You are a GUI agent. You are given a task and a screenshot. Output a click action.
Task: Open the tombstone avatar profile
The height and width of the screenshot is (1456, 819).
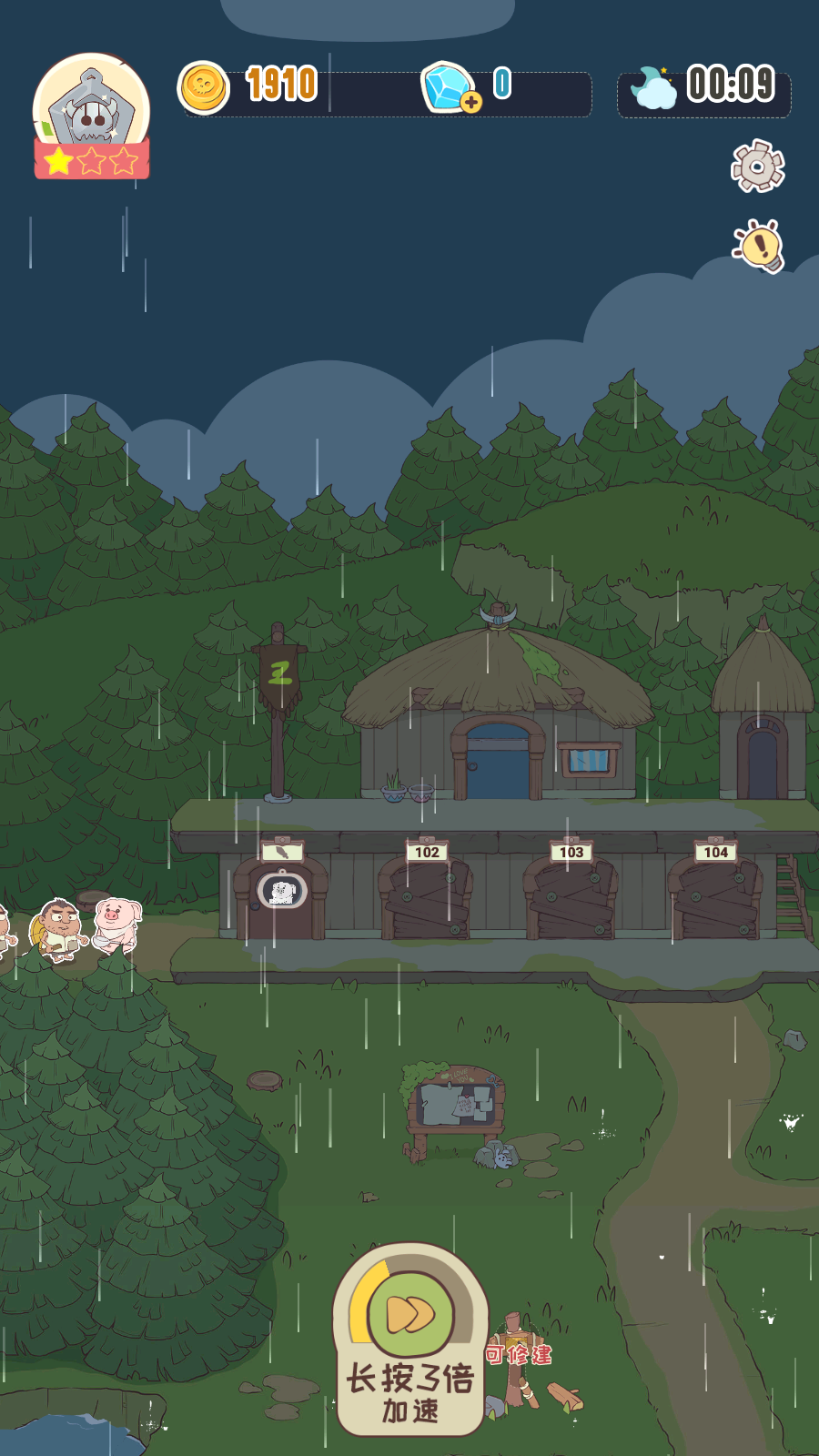(91, 113)
